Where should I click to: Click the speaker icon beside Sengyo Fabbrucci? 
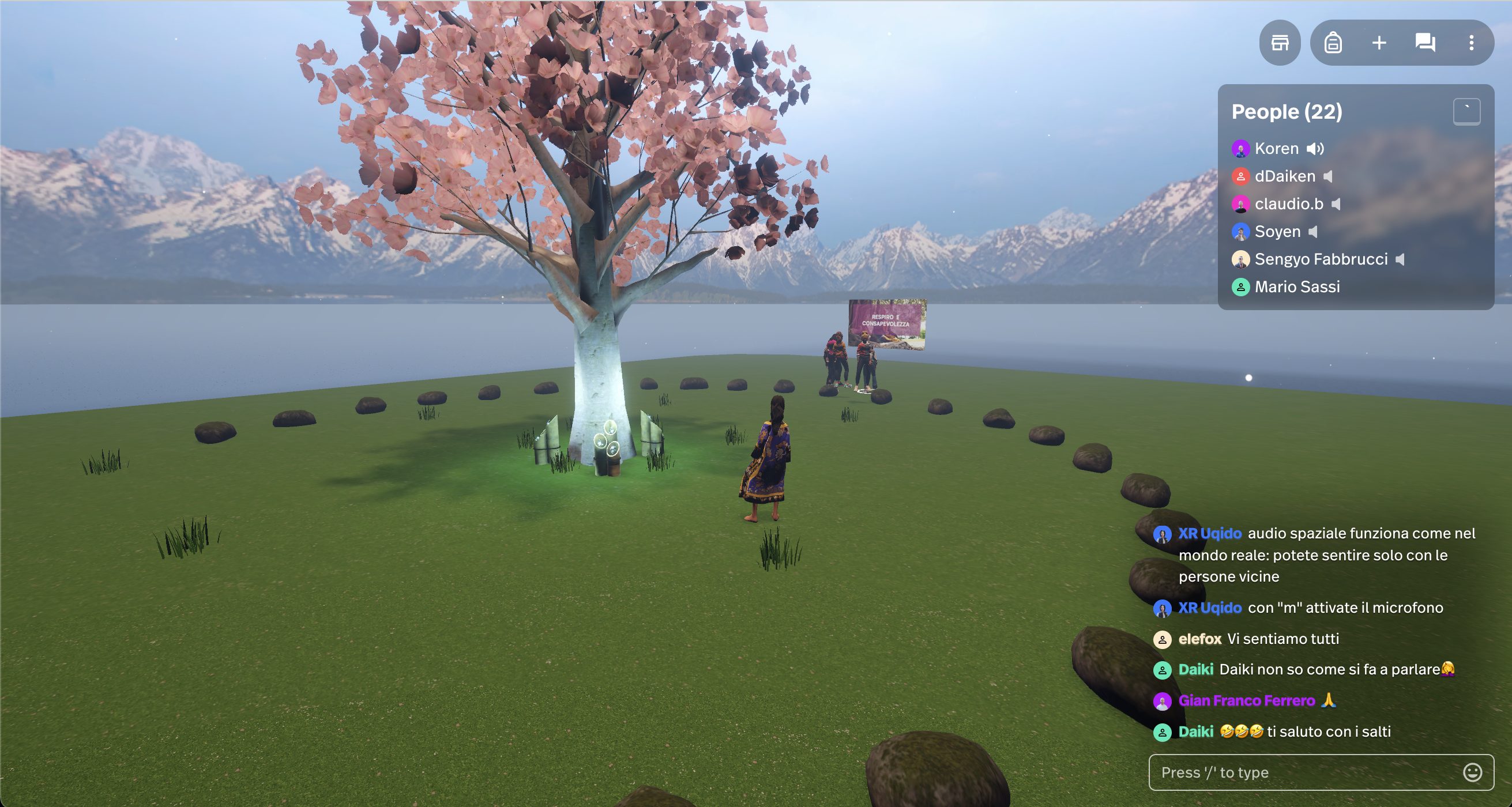click(1401, 259)
